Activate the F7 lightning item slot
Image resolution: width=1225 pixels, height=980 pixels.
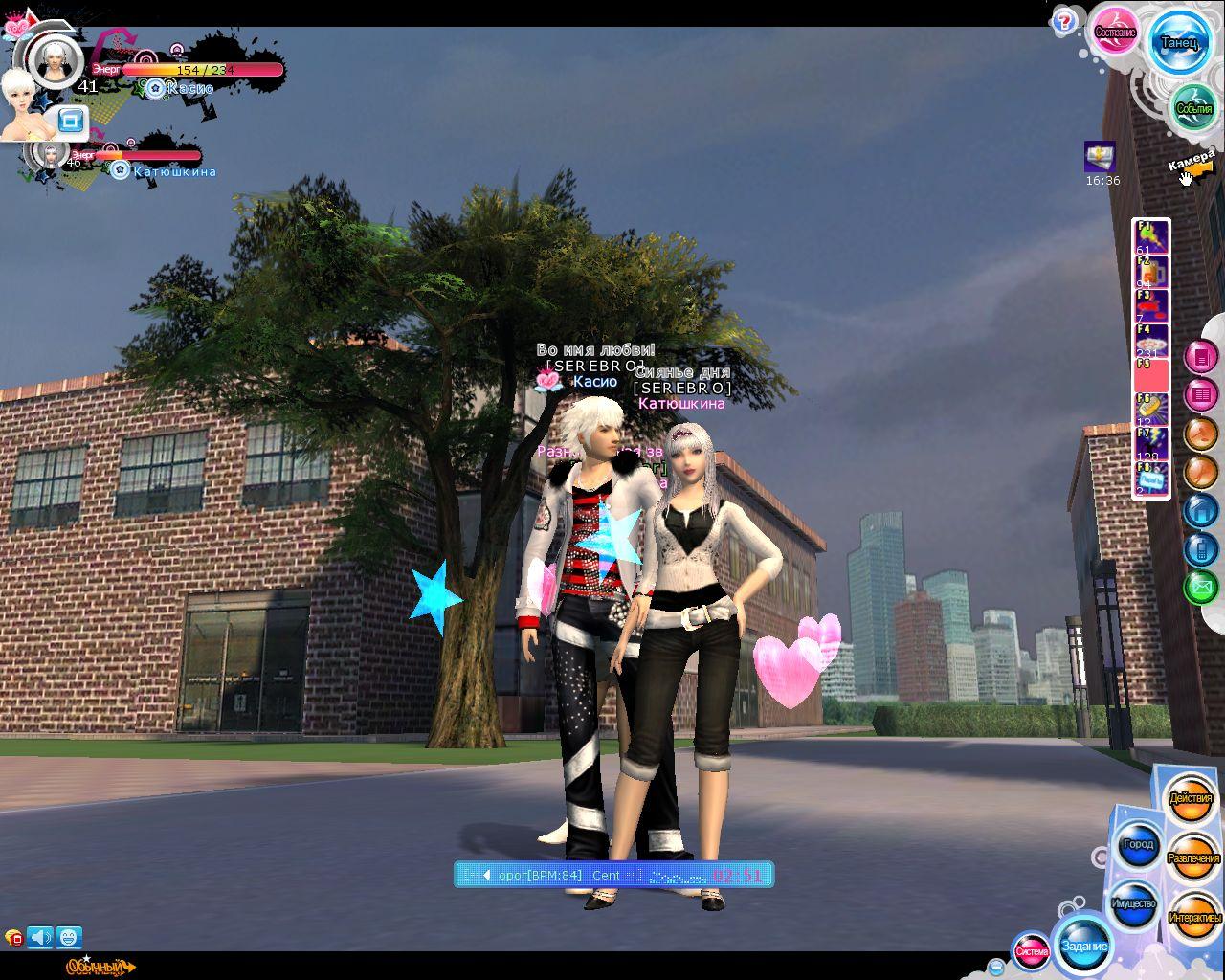tap(1151, 444)
